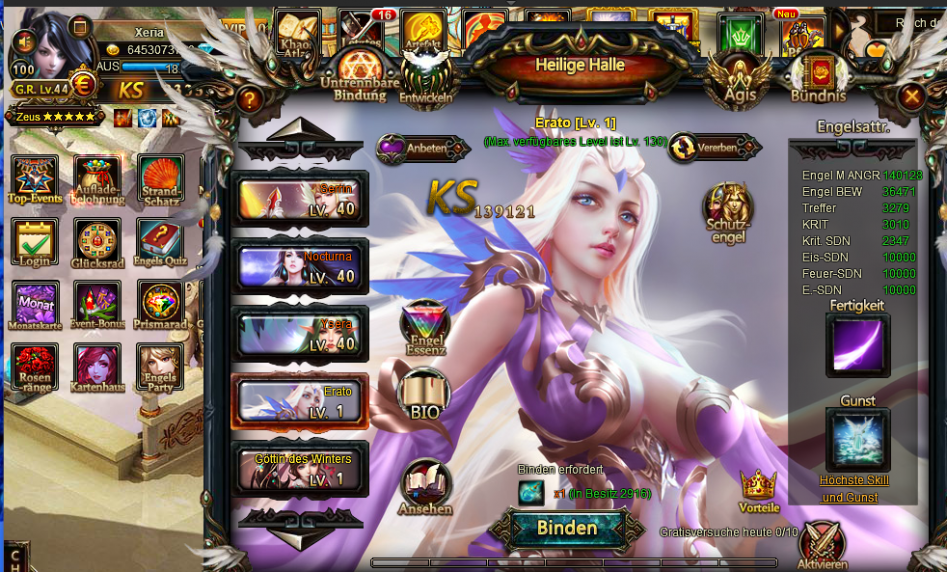Open the Anbeten option
The height and width of the screenshot is (572, 947).
click(x=422, y=148)
